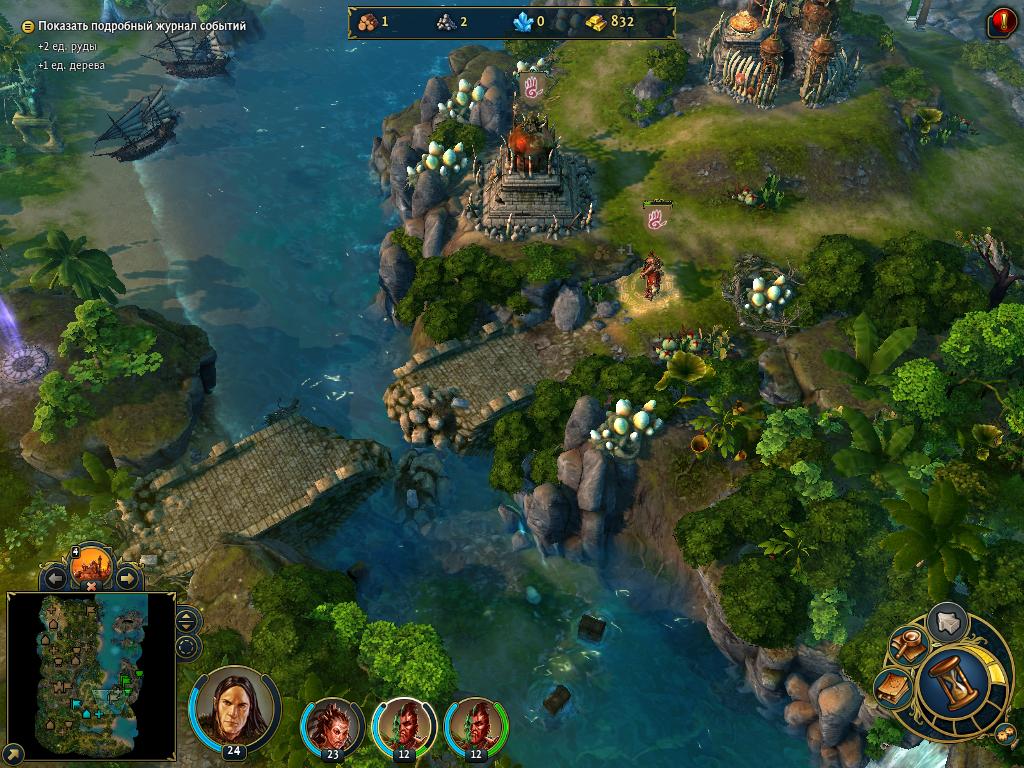
Task: Click the ore resource icon
Action: point(443,21)
